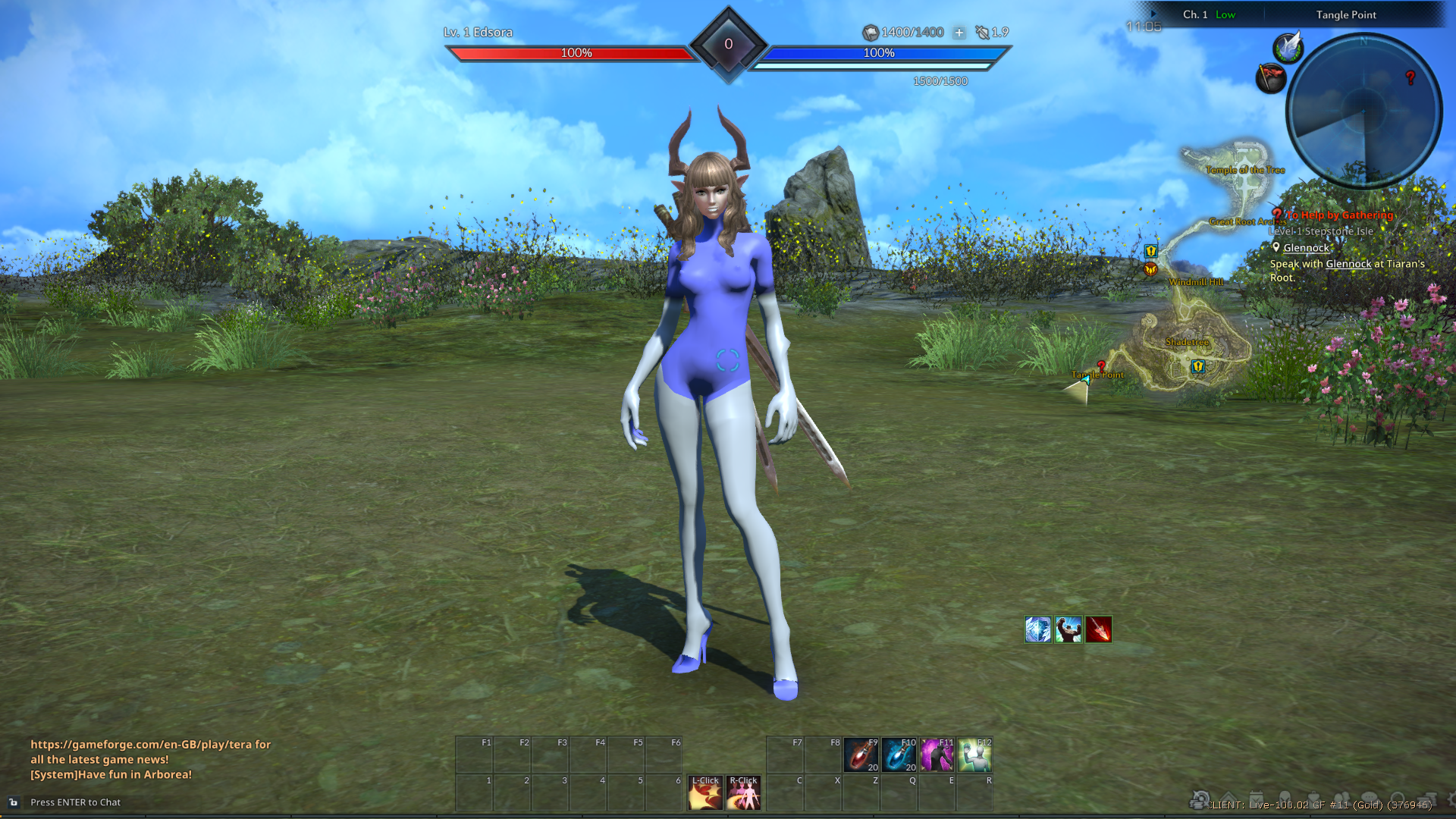The height and width of the screenshot is (819, 1456).
Task: Click the Temple of the Tree map label
Action: (x=1245, y=170)
